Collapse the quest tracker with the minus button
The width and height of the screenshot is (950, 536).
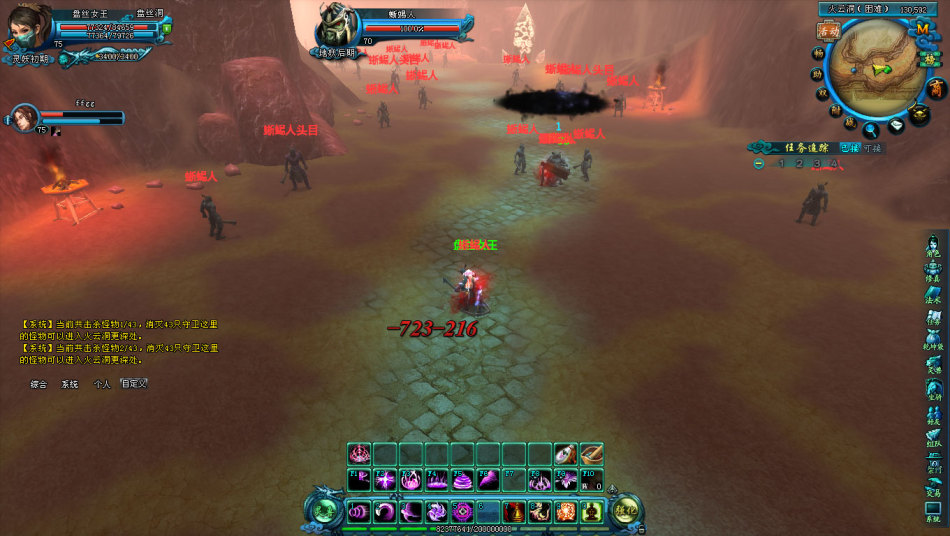pos(759,164)
